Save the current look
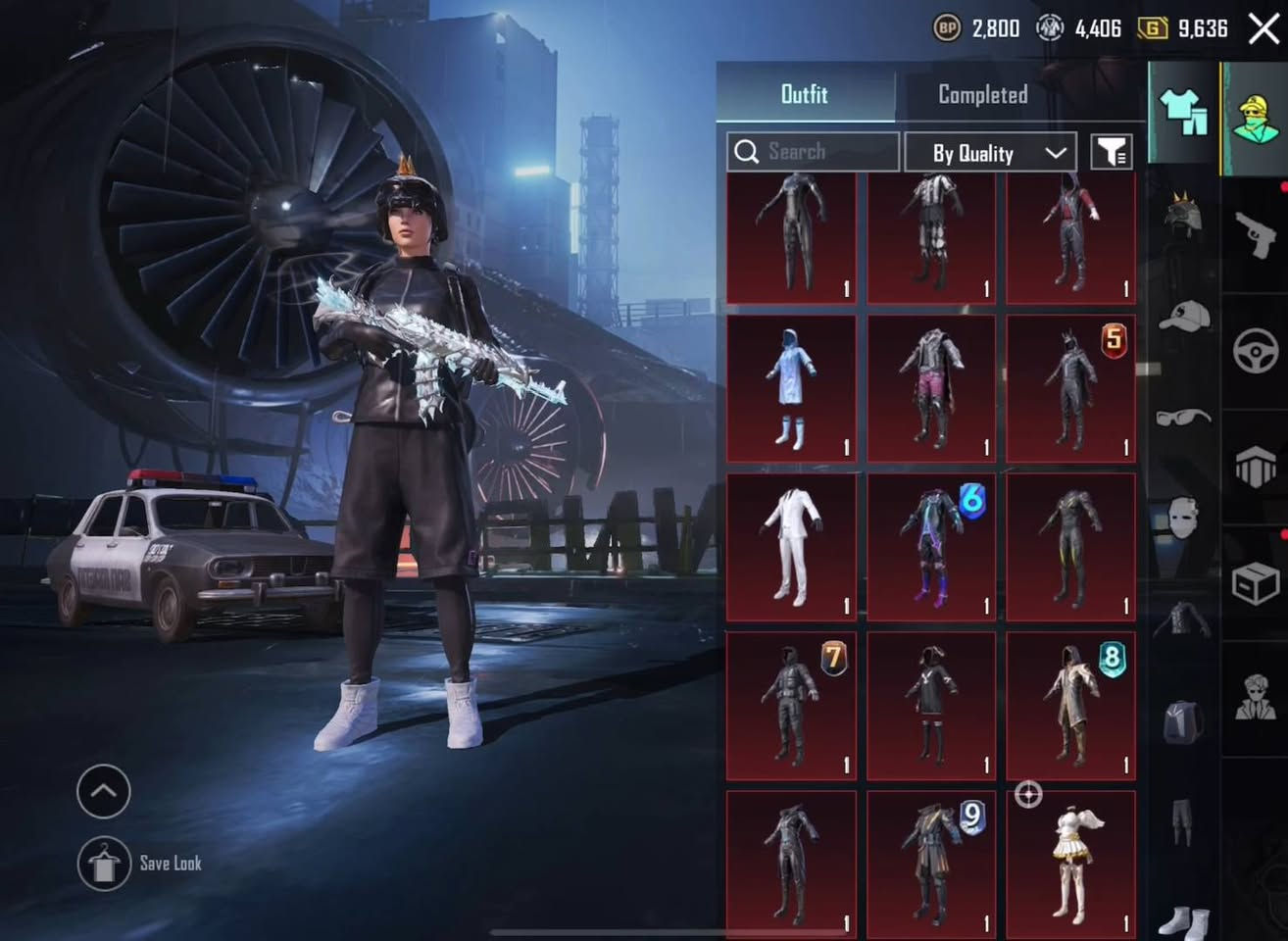The image size is (1288, 941). pyautogui.click(x=105, y=864)
